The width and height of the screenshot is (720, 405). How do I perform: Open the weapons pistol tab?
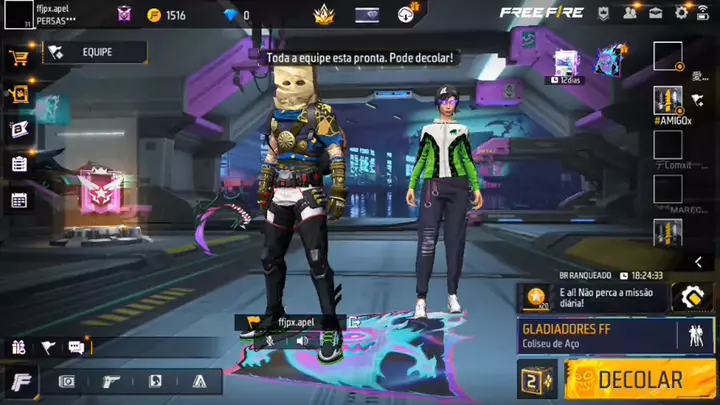[x=112, y=381]
